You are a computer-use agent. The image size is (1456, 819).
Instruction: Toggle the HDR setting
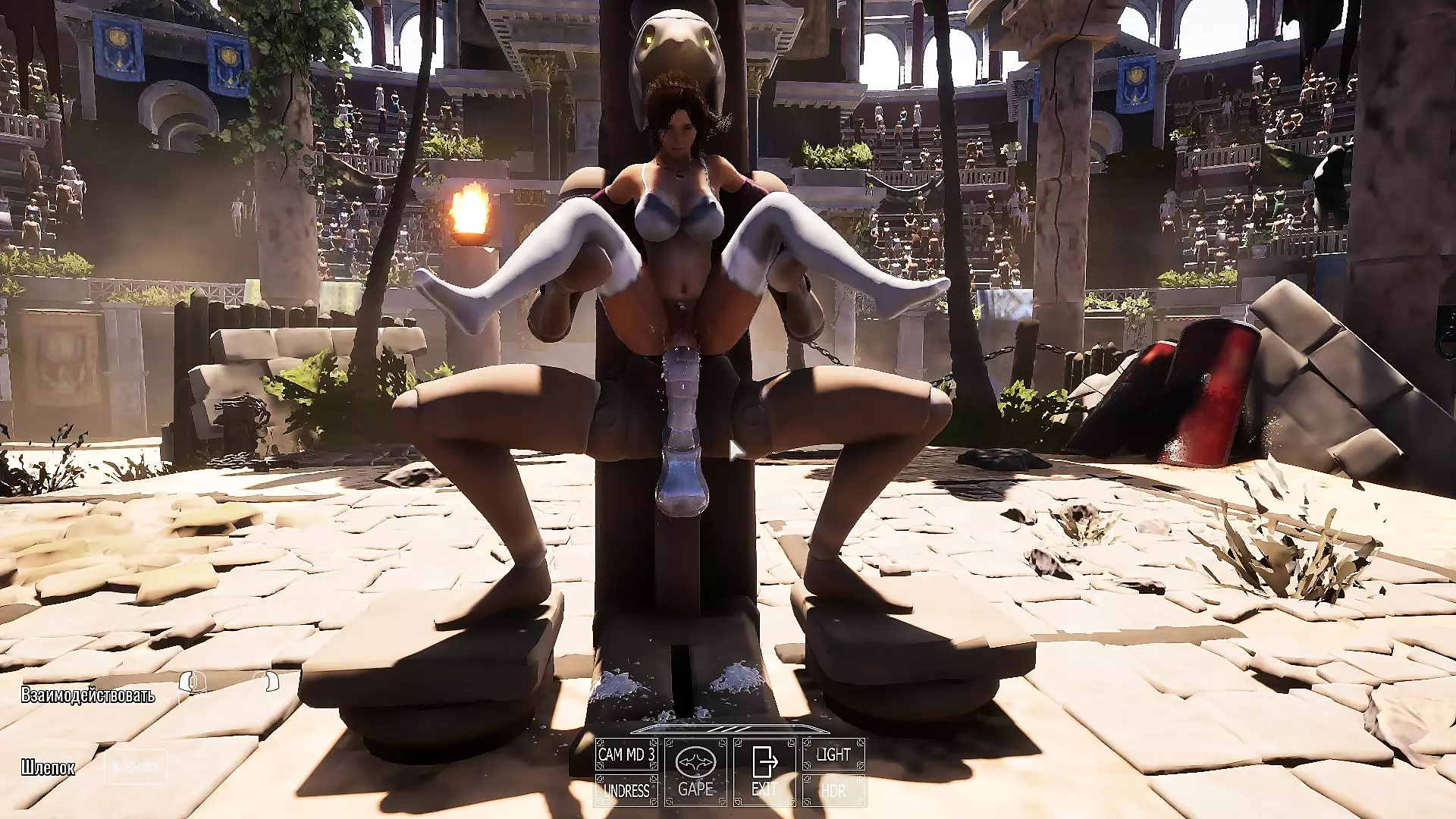tap(833, 790)
